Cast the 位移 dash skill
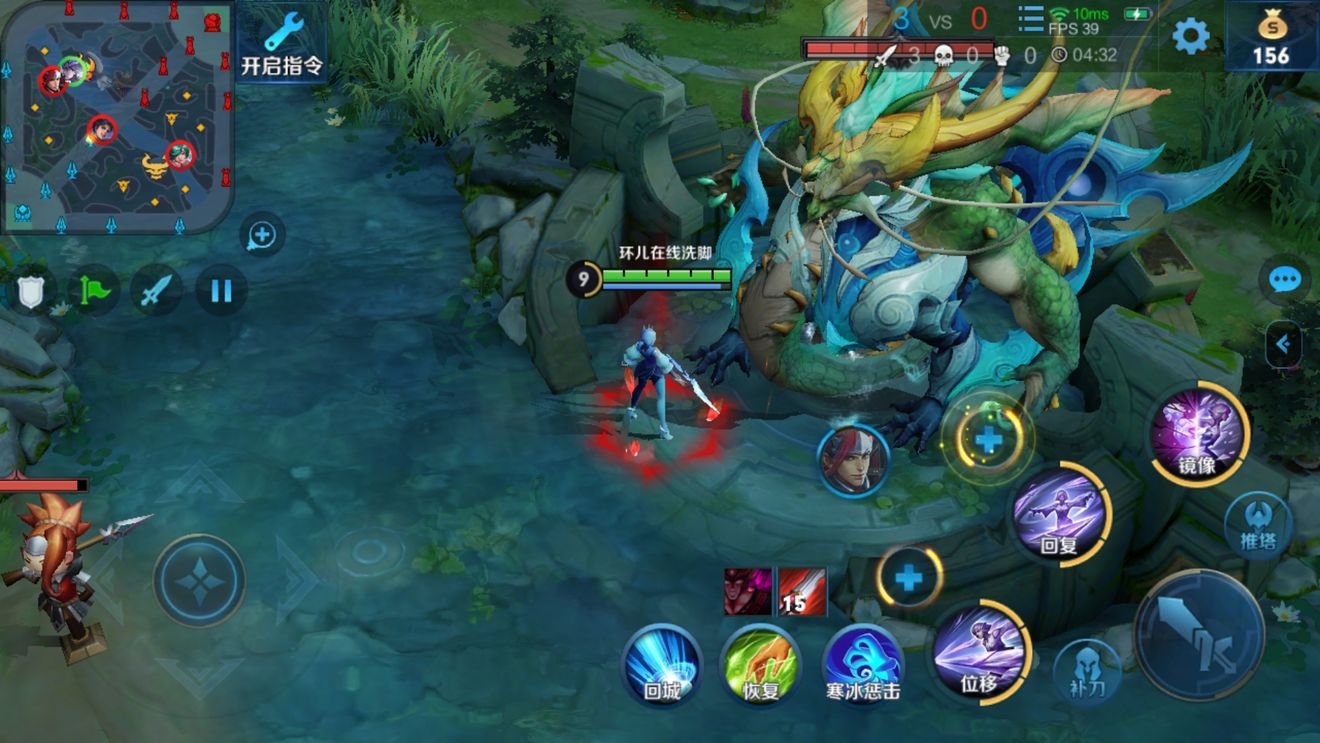Screen dimensions: 1320x743 click(979, 651)
